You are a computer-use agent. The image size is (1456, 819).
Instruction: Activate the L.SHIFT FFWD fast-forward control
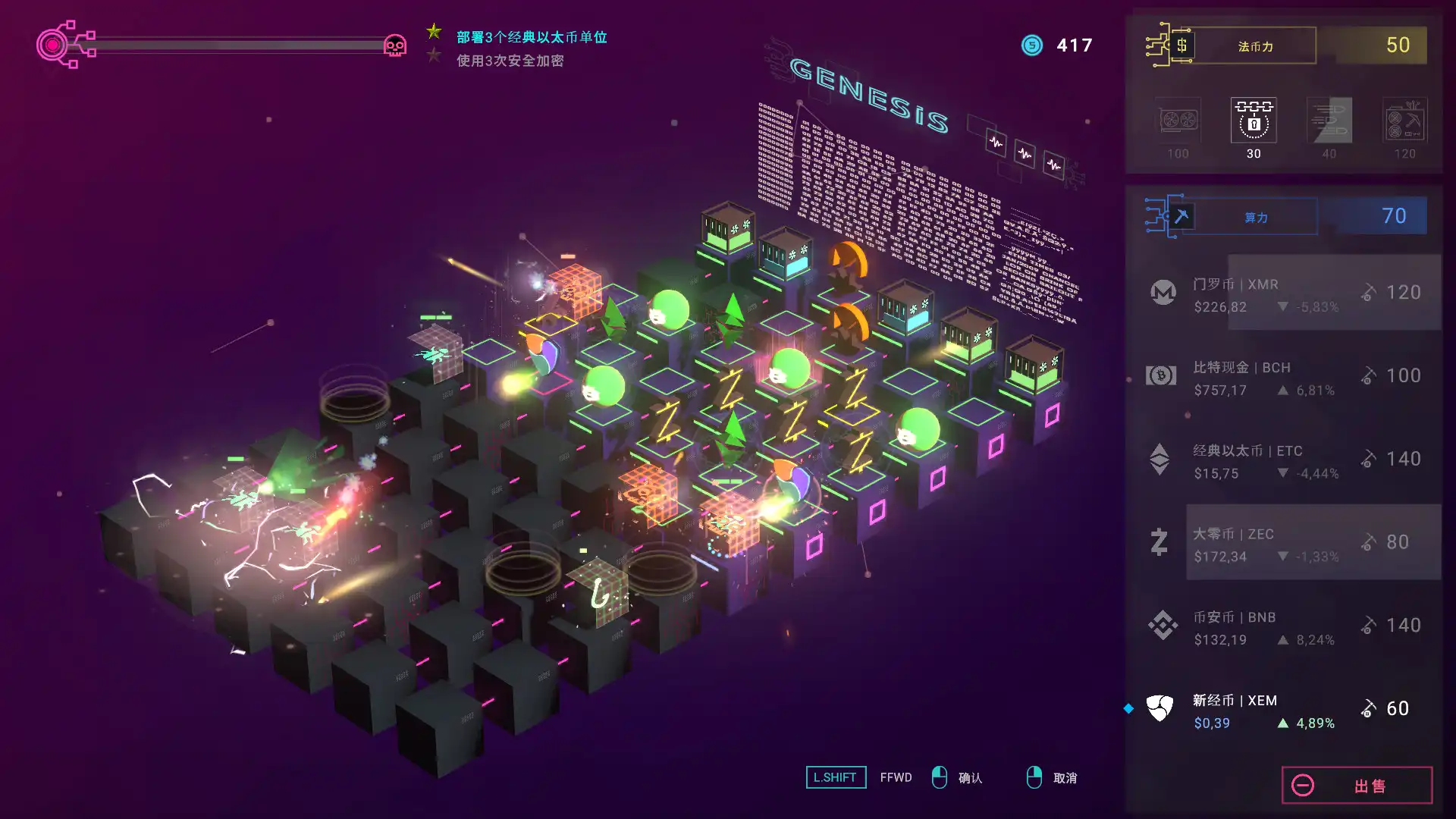click(835, 777)
